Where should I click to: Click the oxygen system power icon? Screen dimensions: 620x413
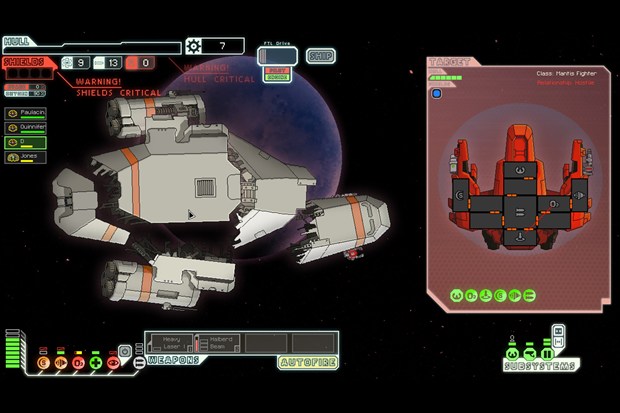[x=78, y=362]
